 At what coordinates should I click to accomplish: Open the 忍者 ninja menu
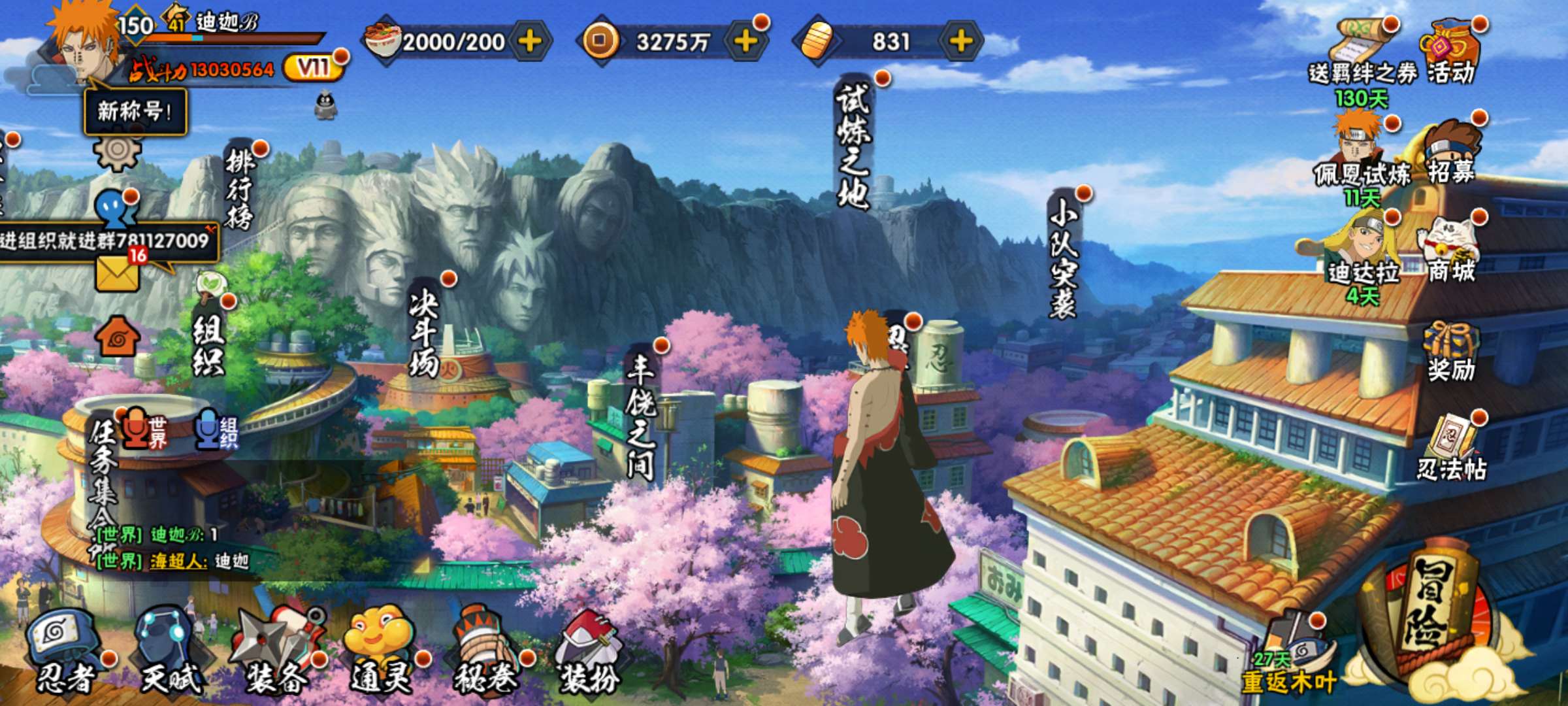pos(65,650)
